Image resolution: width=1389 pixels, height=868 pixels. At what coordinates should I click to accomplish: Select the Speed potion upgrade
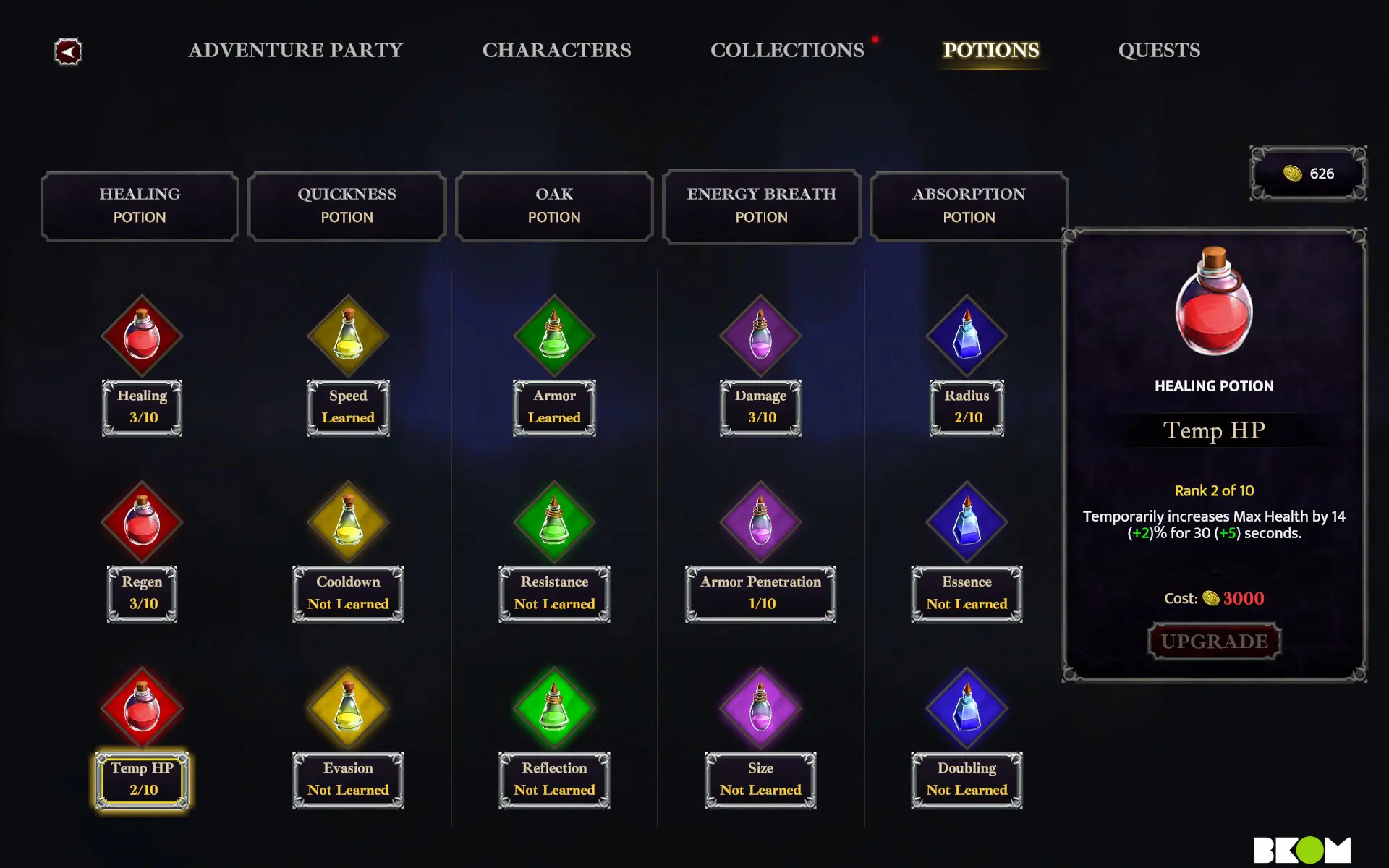point(348,336)
